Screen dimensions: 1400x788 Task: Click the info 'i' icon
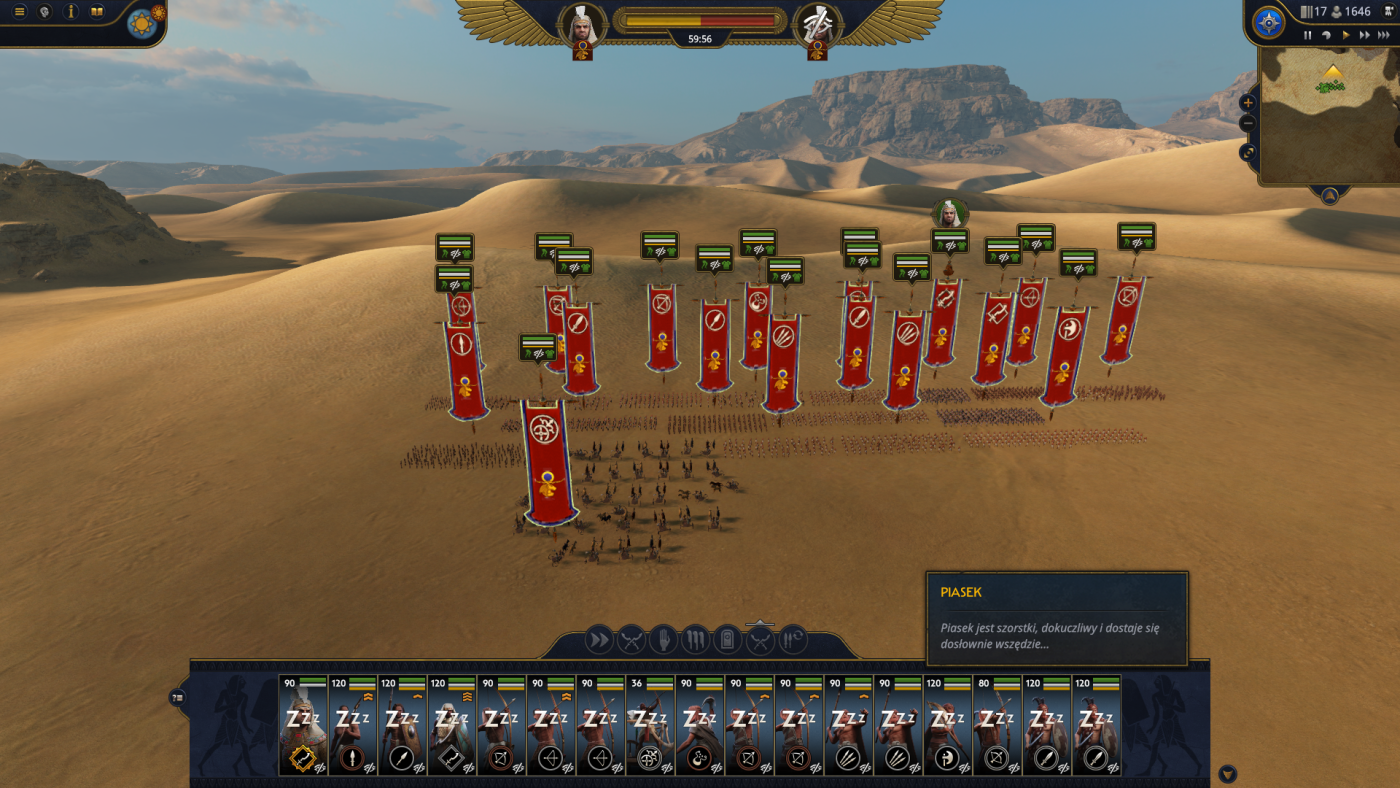pyautogui.click(x=71, y=12)
